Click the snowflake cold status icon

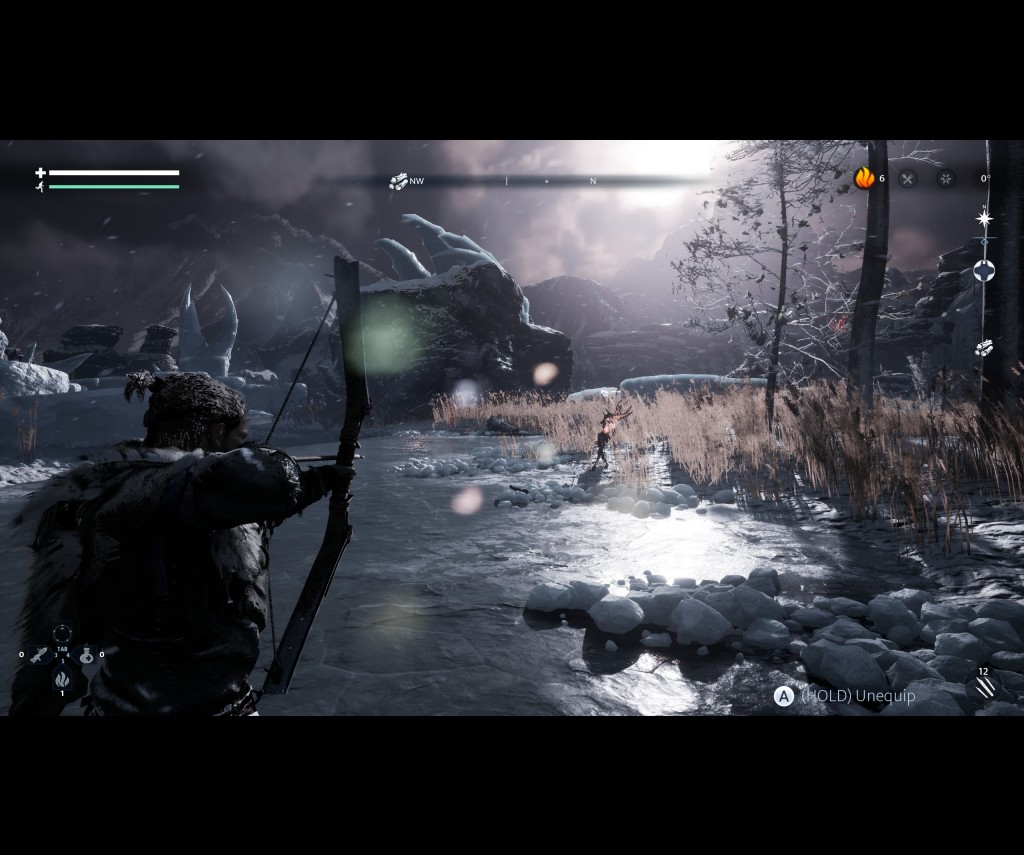click(x=945, y=179)
